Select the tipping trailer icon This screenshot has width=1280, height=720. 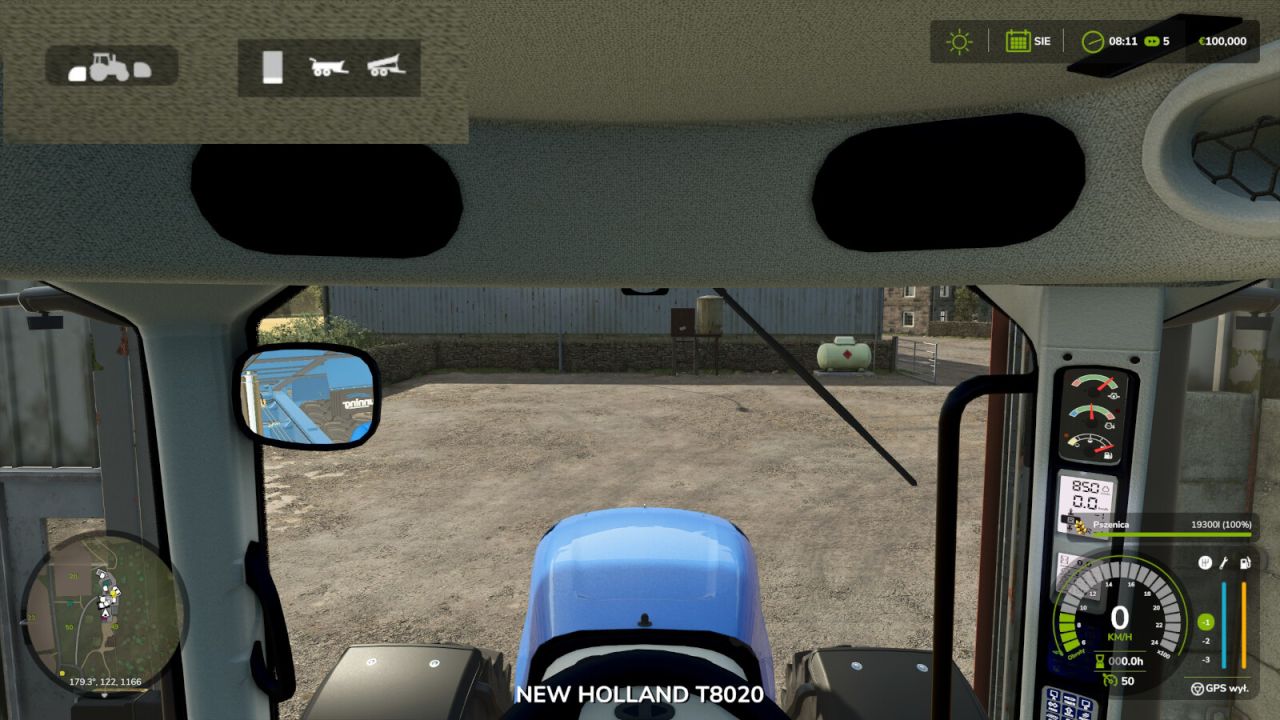tap(330, 67)
